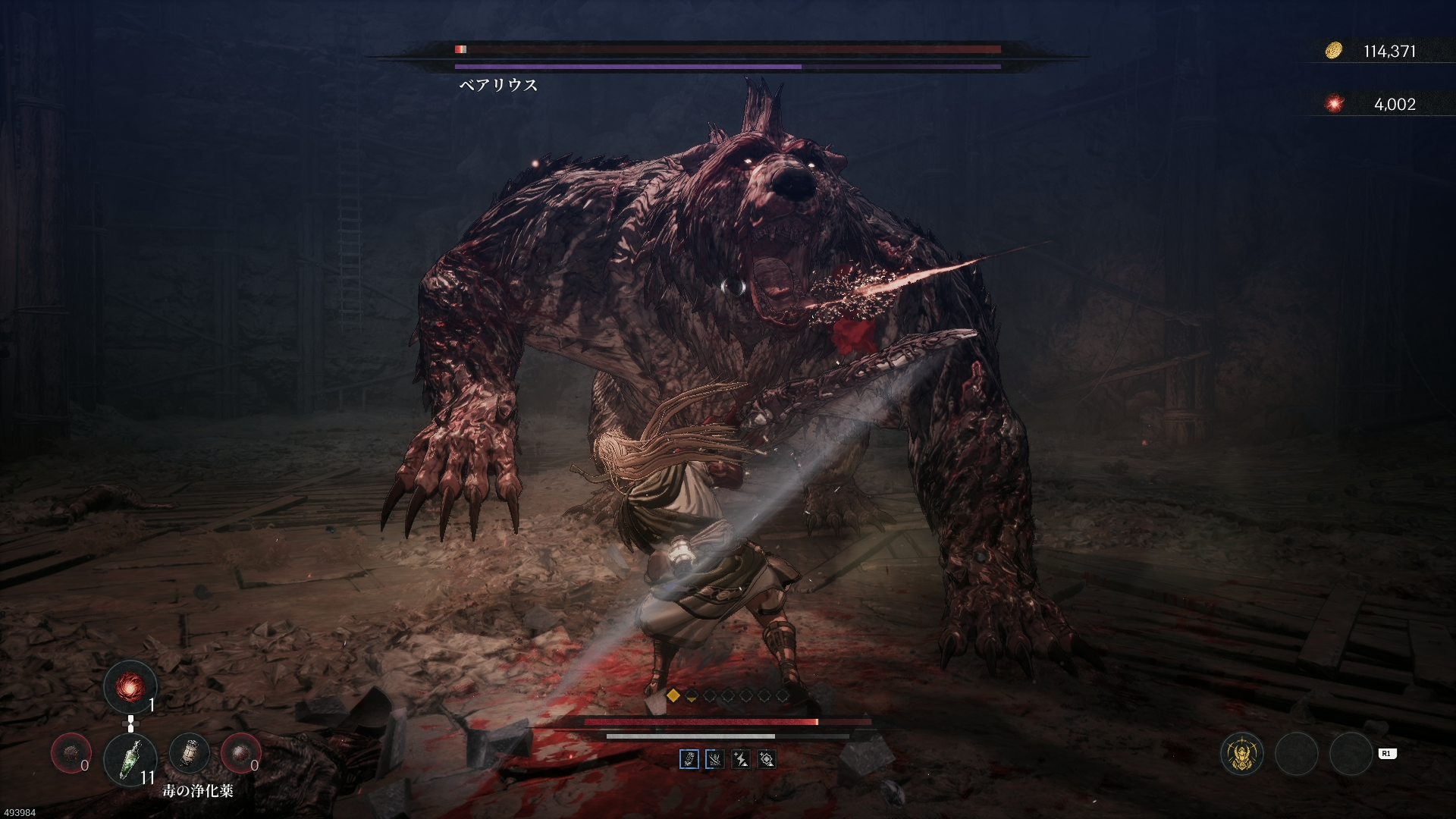The width and height of the screenshot is (1456, 819).
Task: Use the green poison purification potion
Action: click(x=130, y=758)
